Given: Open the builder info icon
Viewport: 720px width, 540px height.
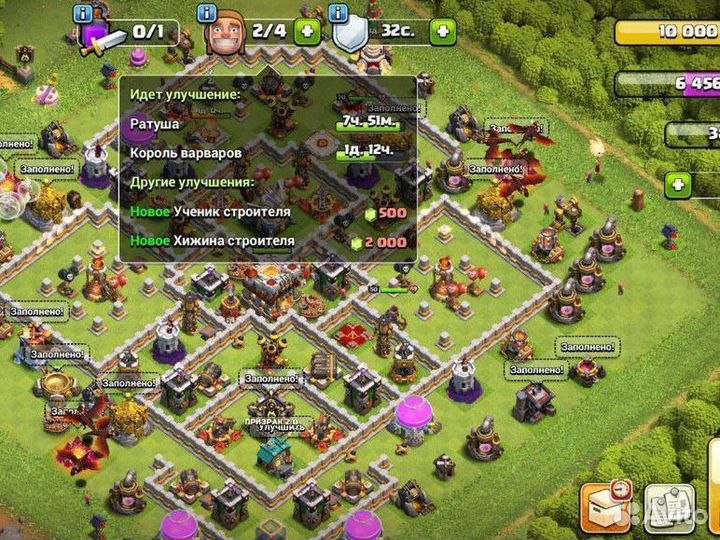Looking at the screenshot, I should (x=208, y=13).
